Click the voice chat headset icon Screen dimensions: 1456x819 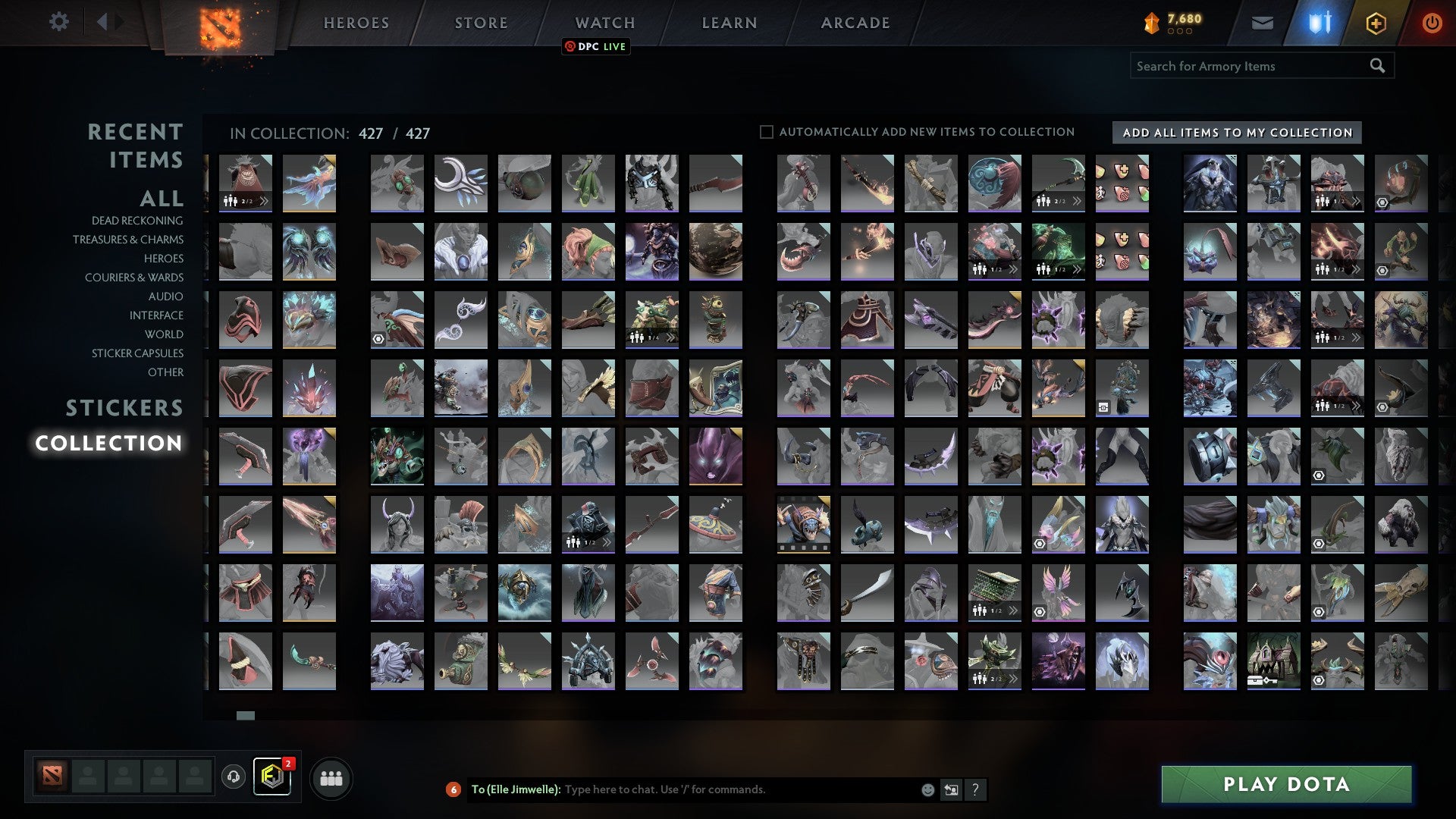[x=234, y=777]
